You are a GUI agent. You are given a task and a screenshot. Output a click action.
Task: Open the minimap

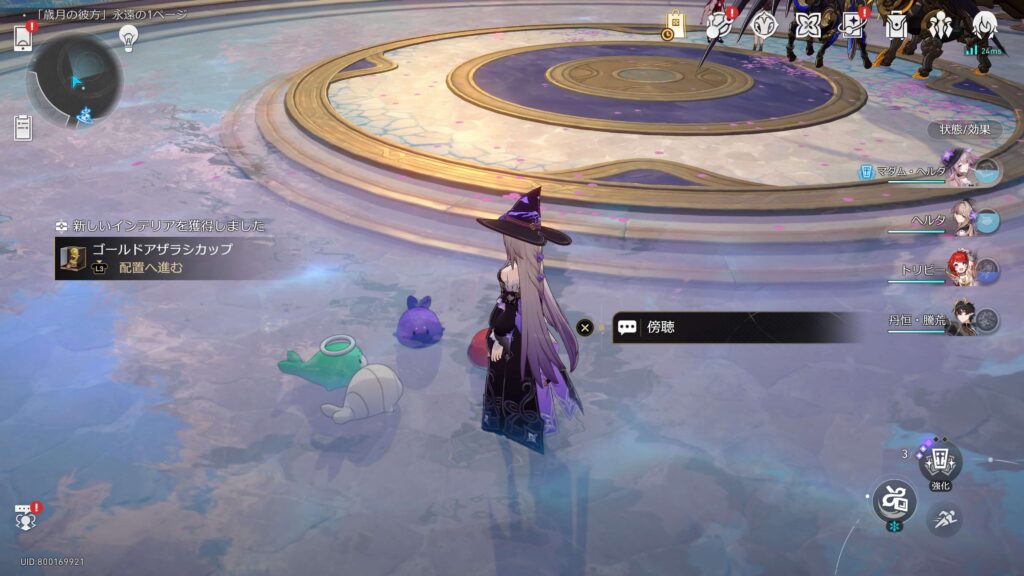(75, 80)
